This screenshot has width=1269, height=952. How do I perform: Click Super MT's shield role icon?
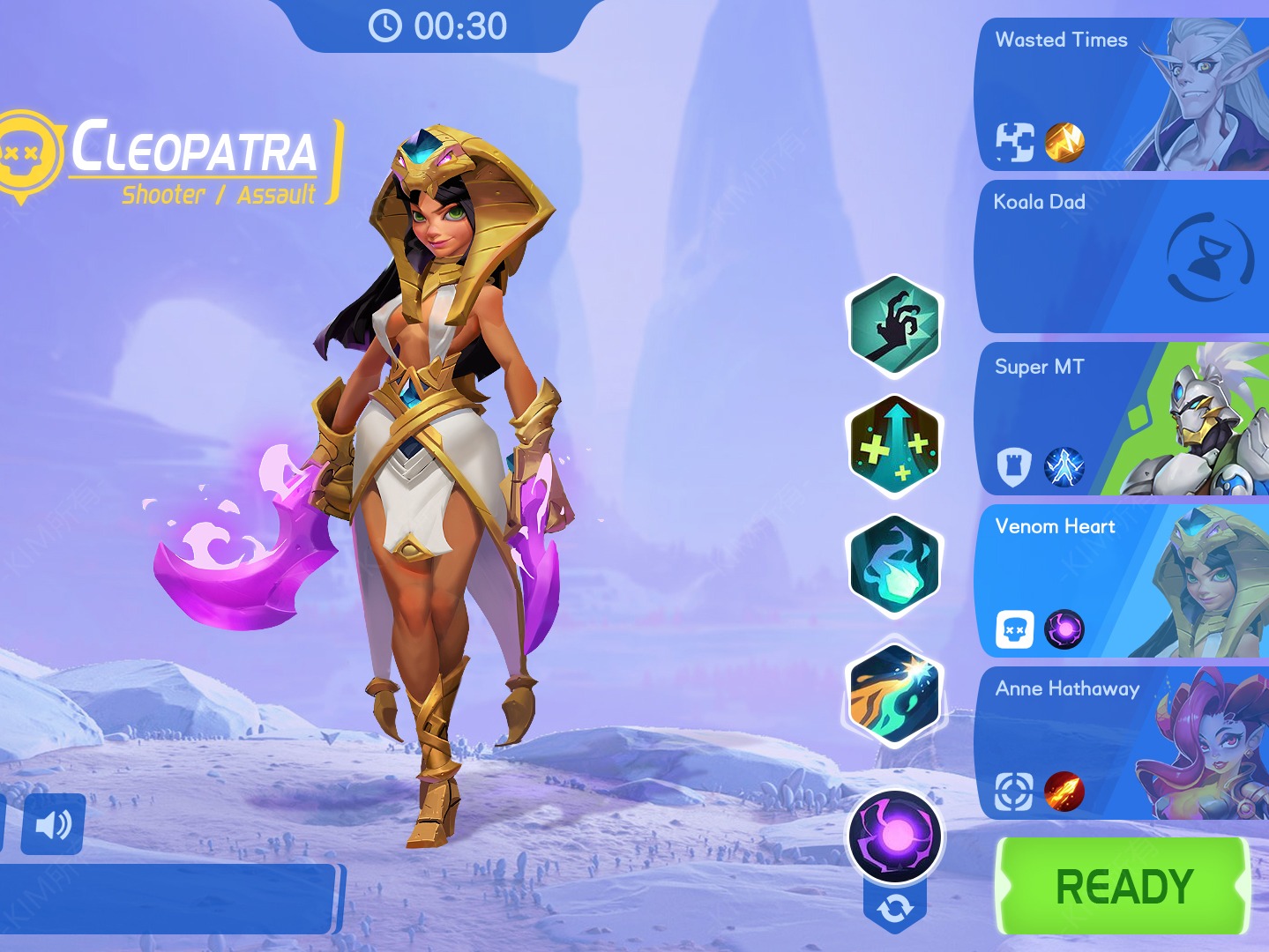pyautogui.click(x=1016, y=465)
